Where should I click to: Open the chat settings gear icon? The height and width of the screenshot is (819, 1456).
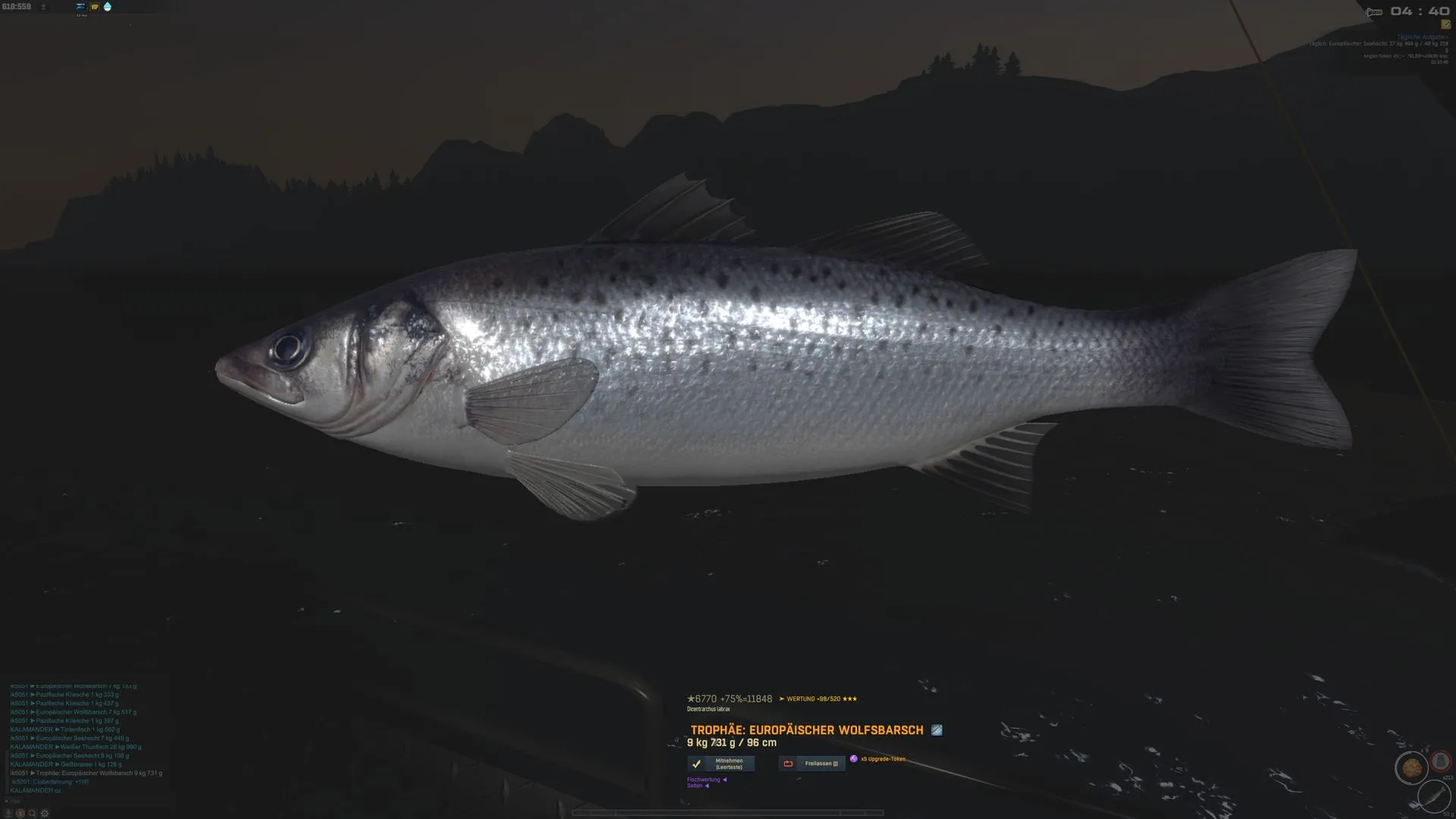click(x=45, y=814)
